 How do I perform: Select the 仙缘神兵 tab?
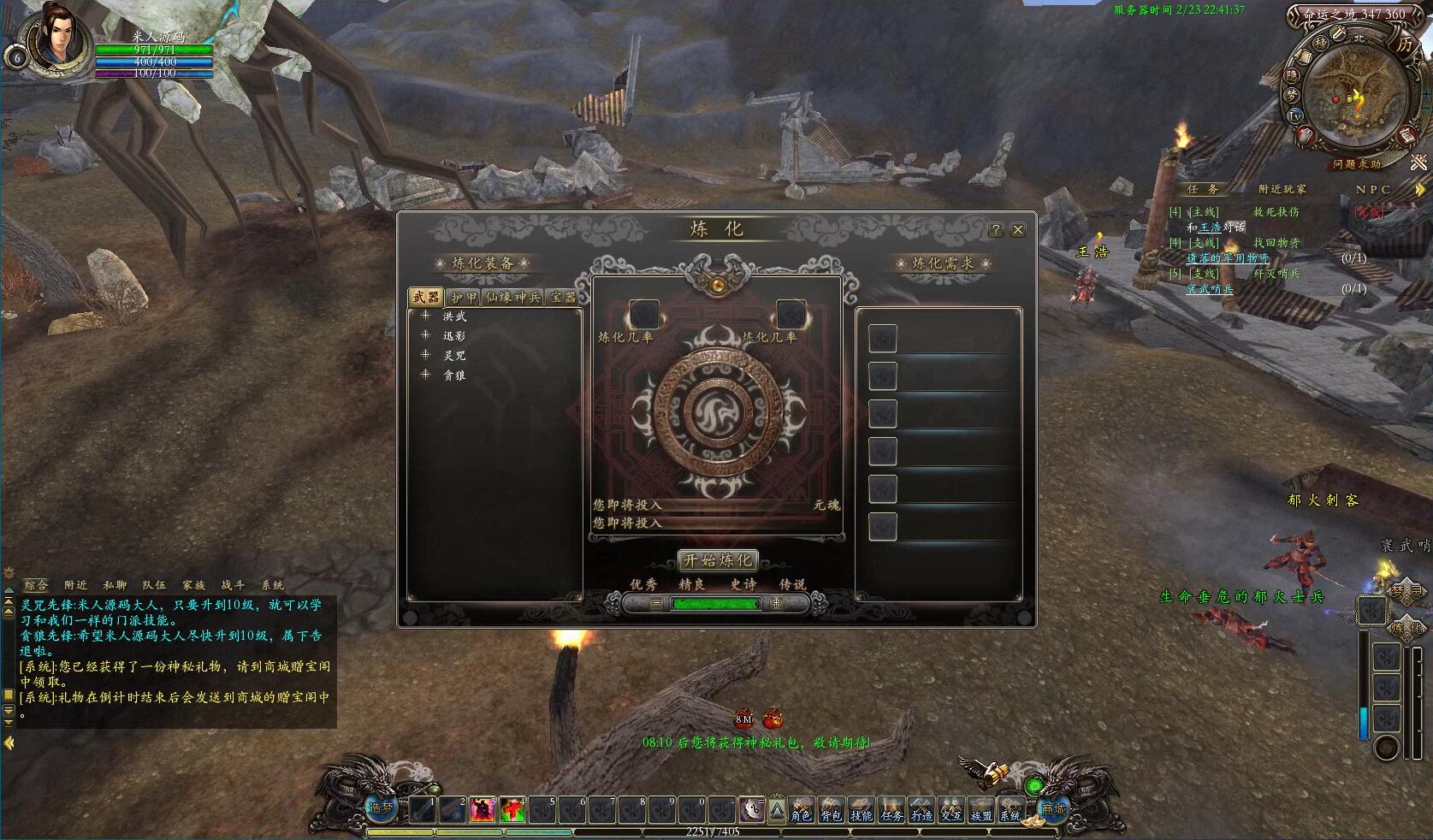pyautogui.click(x=512, y=297)
